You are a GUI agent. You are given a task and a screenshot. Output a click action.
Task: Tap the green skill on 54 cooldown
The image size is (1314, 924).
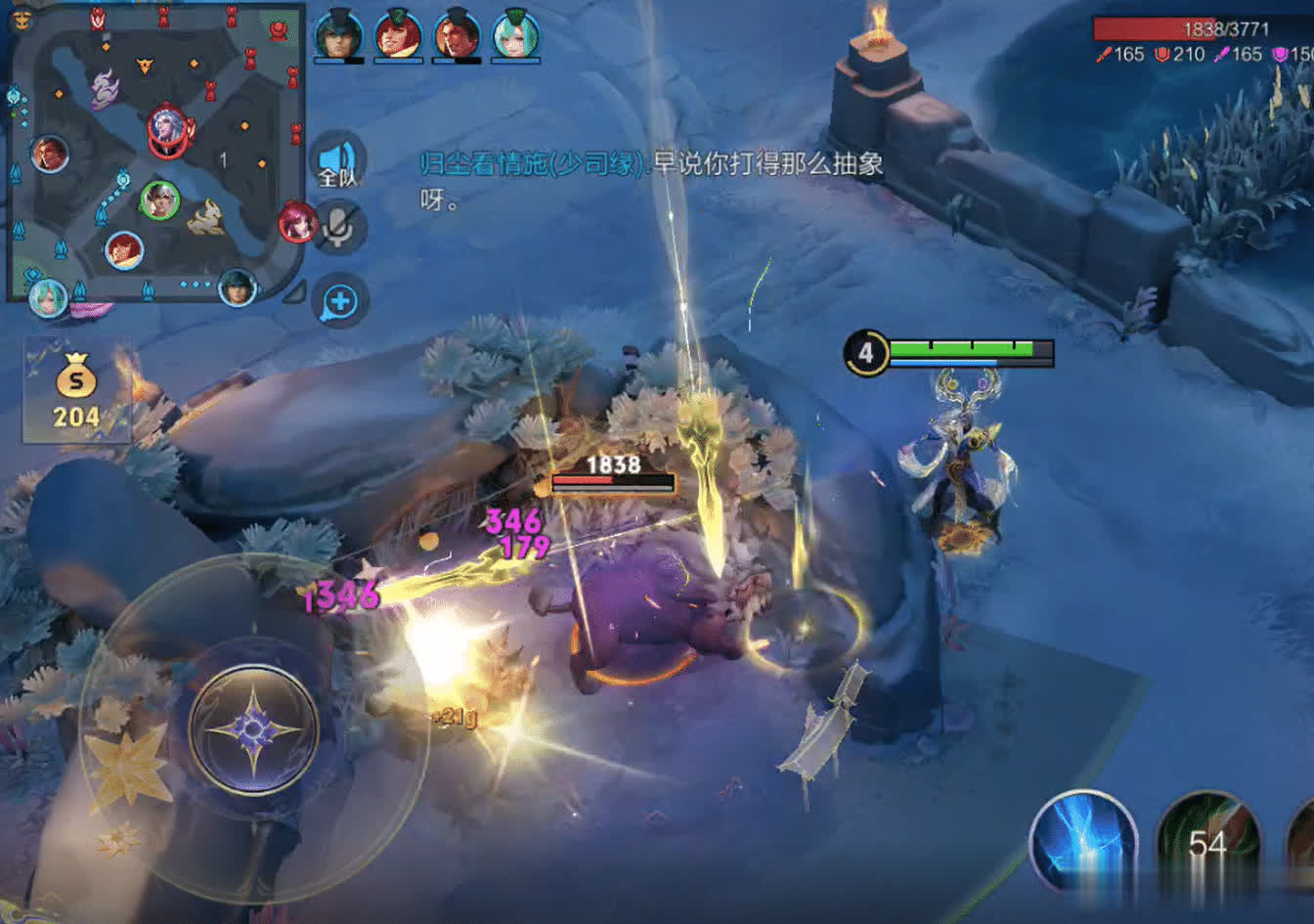pos(1206,843)
